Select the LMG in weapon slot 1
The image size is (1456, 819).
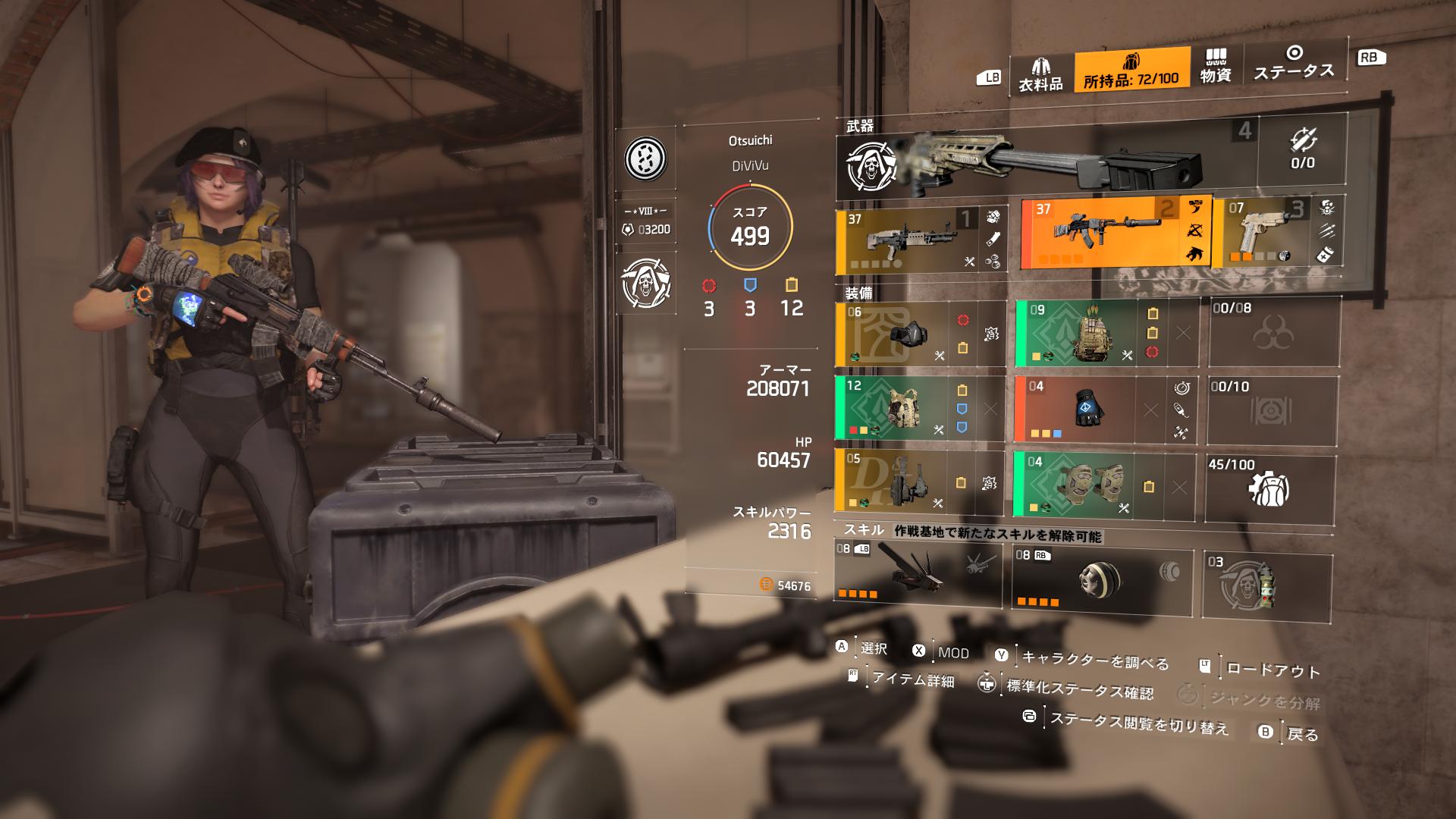click(x=918, y=239)
